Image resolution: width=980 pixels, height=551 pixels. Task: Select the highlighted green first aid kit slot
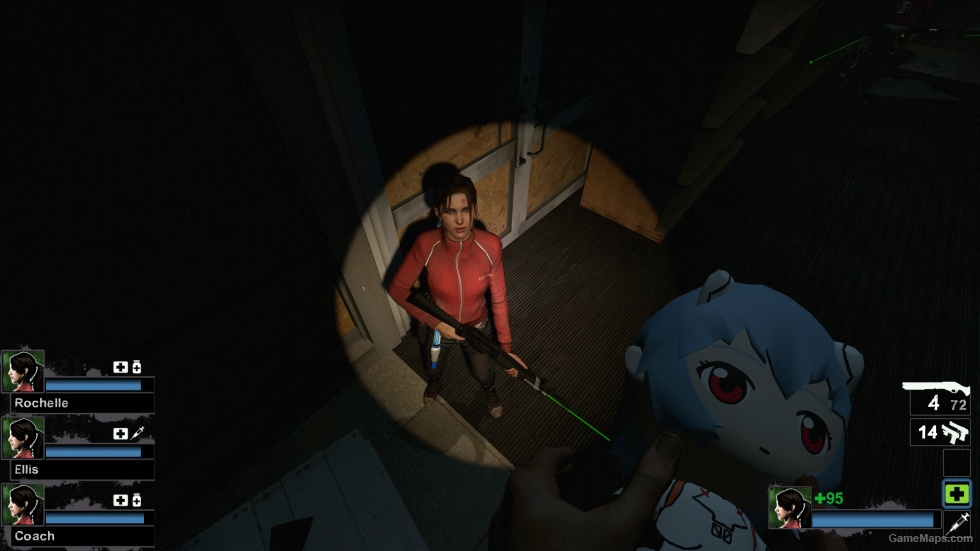tap(956, 493)
